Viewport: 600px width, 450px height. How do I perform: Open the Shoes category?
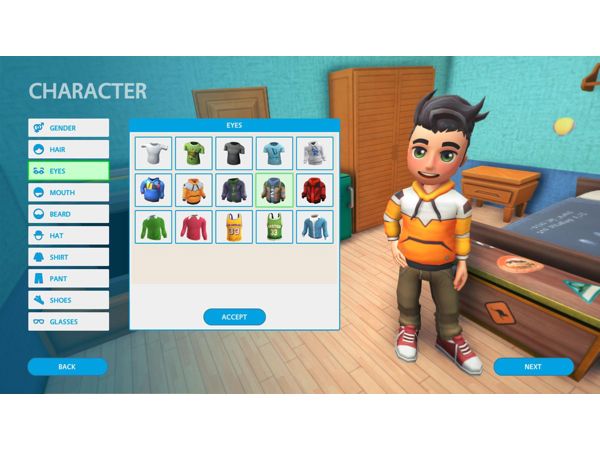(x=68, y=300)
